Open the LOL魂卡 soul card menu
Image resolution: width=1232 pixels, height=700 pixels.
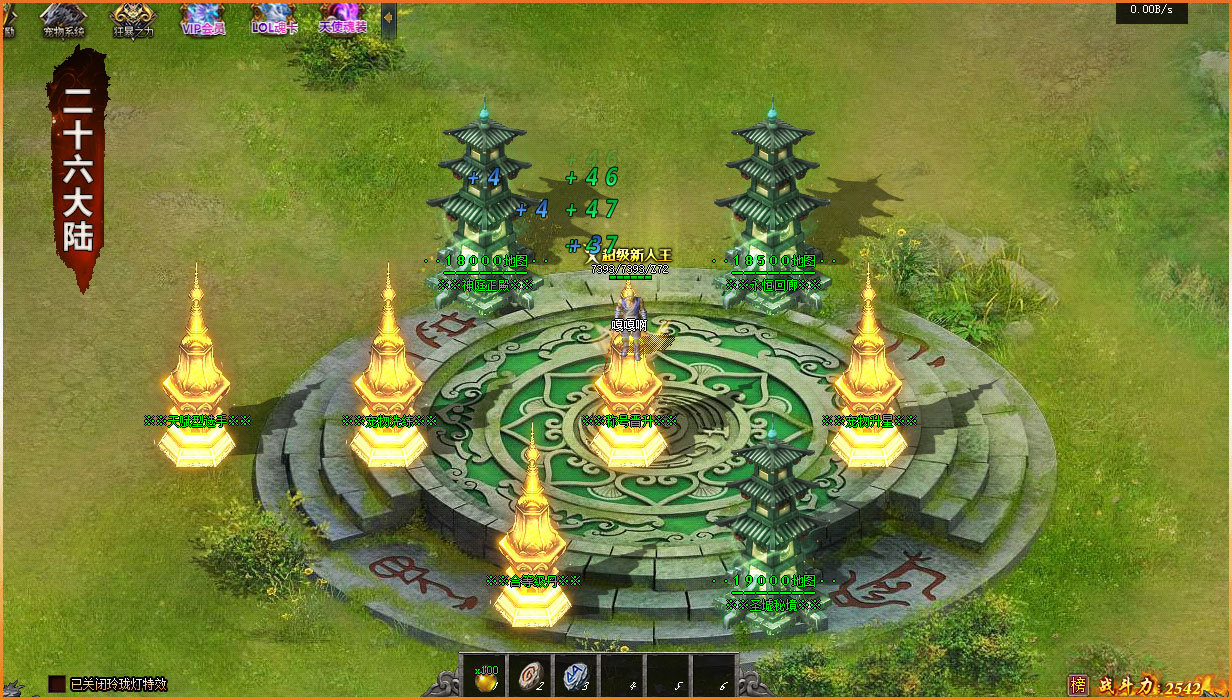click(x=272, y=19)
